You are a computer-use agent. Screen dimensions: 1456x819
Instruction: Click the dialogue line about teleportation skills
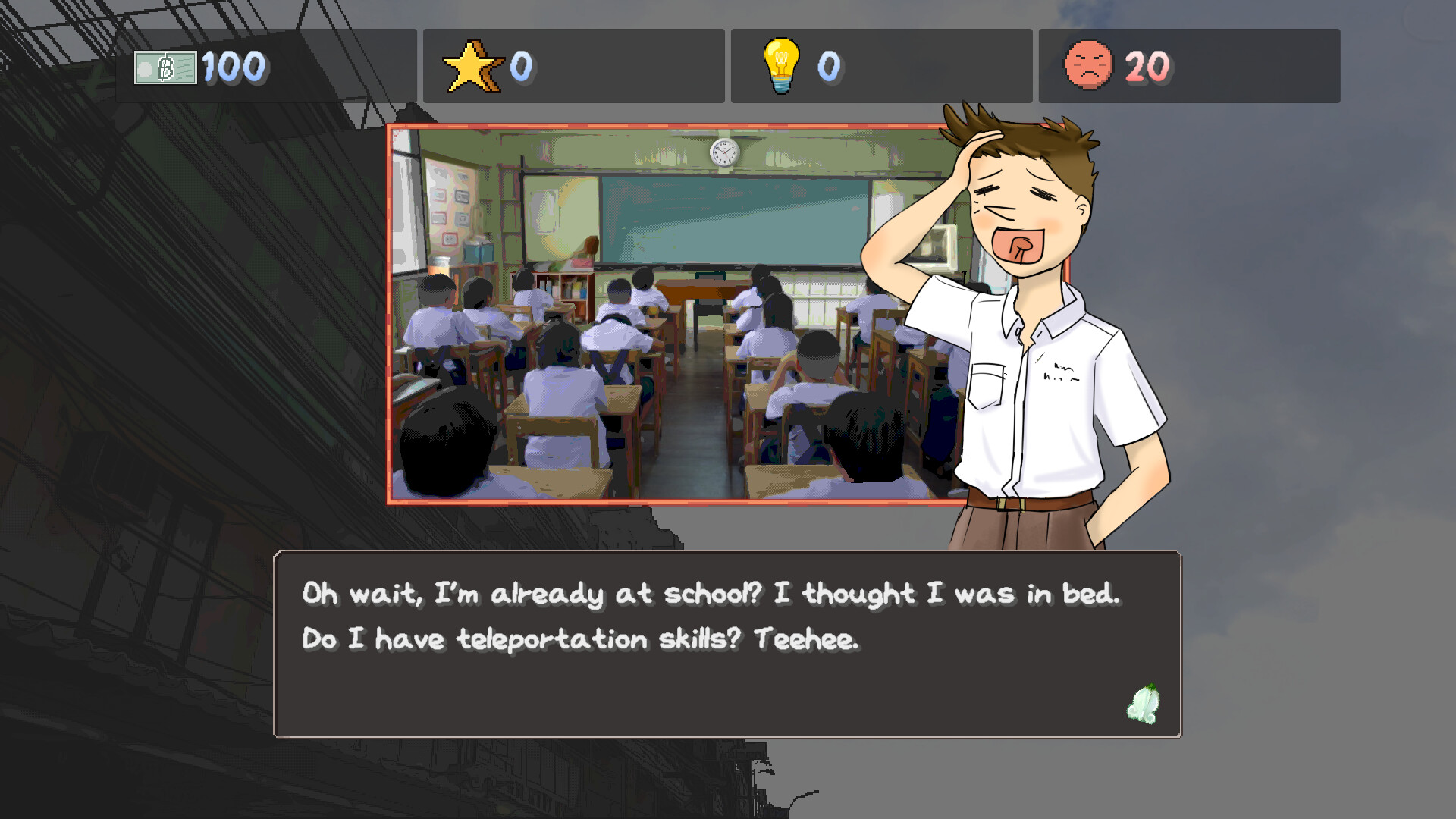580,639
